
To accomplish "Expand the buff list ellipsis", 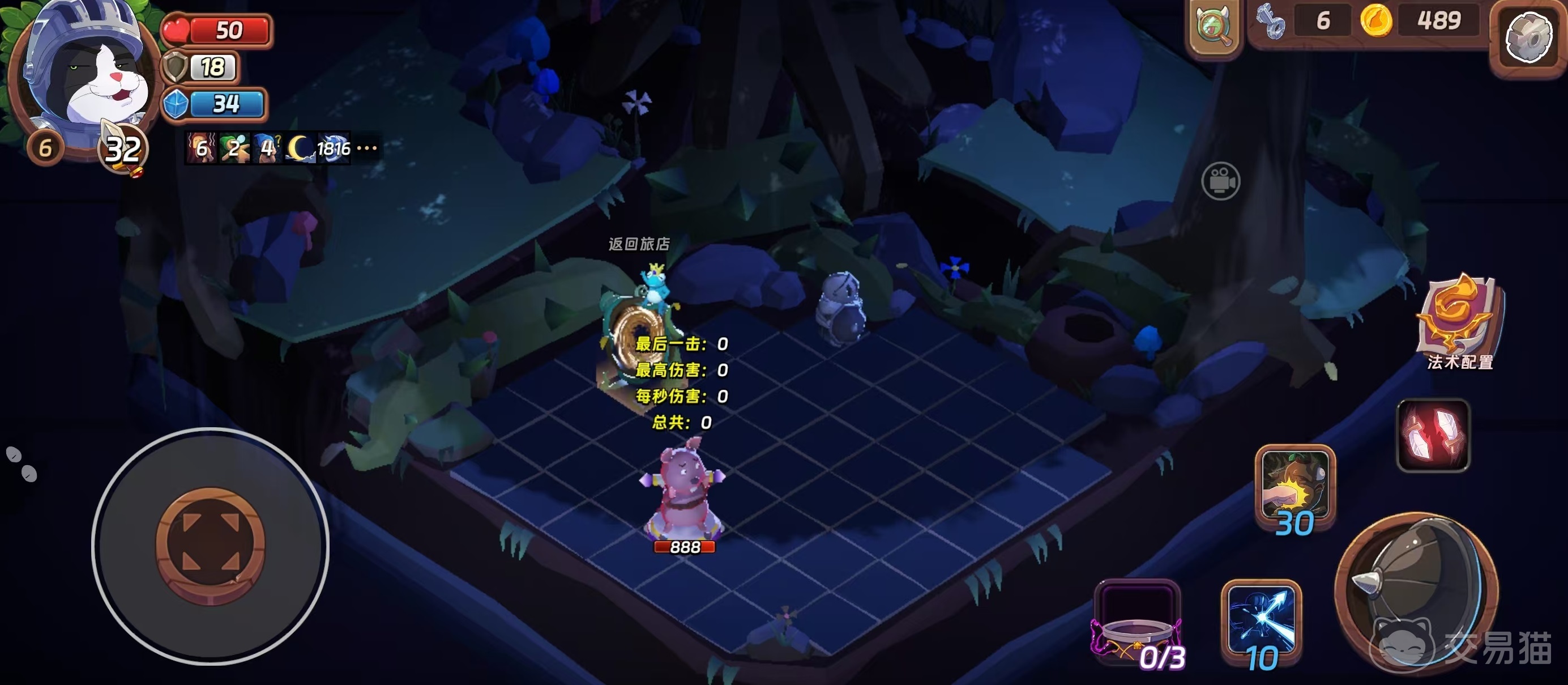I will 367,148.
